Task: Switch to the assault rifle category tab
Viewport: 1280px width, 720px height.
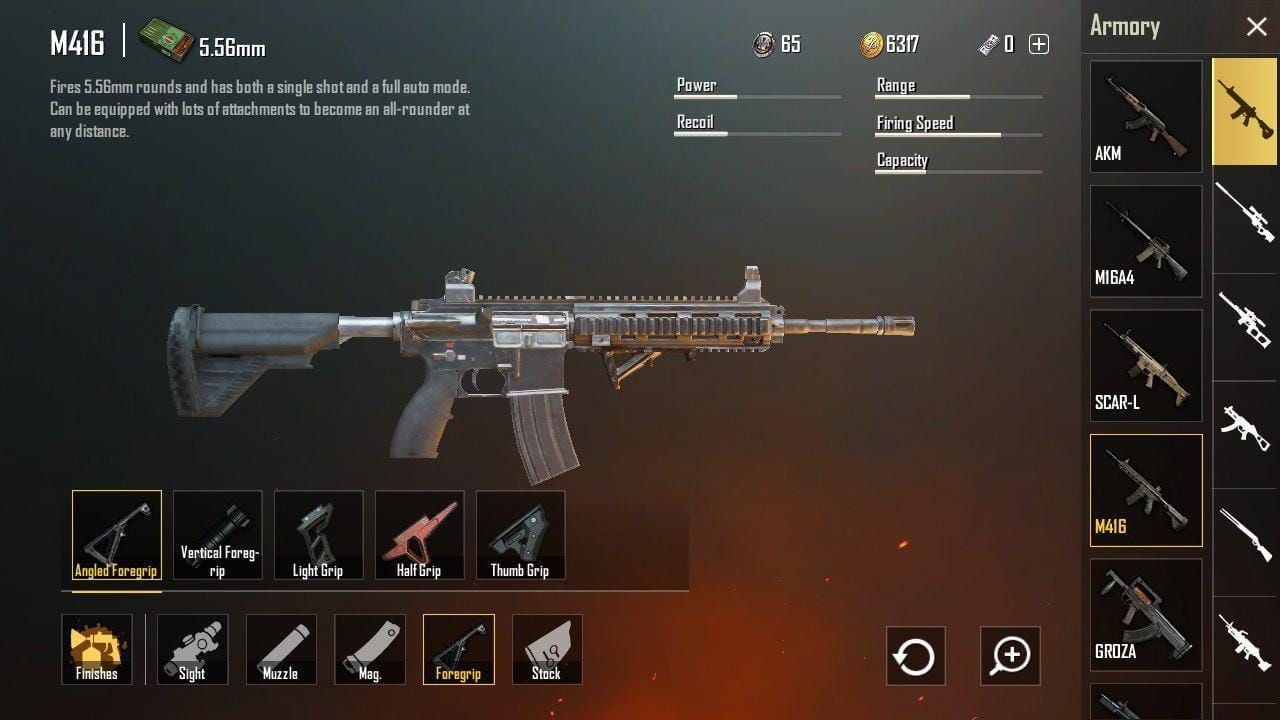Action: point(1245,110)
